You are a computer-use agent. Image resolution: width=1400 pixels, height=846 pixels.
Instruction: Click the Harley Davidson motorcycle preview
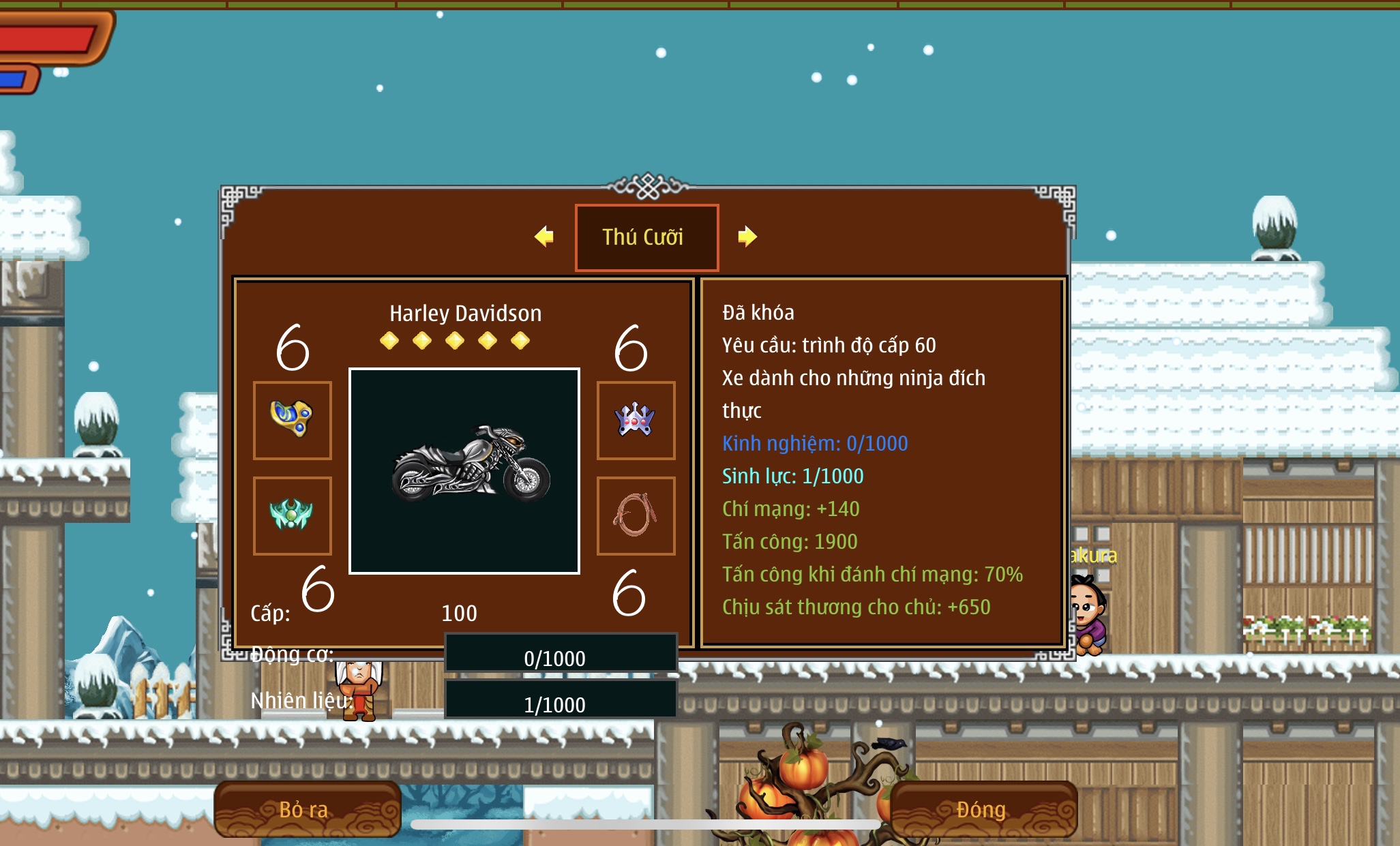click(x=464, y=471)
